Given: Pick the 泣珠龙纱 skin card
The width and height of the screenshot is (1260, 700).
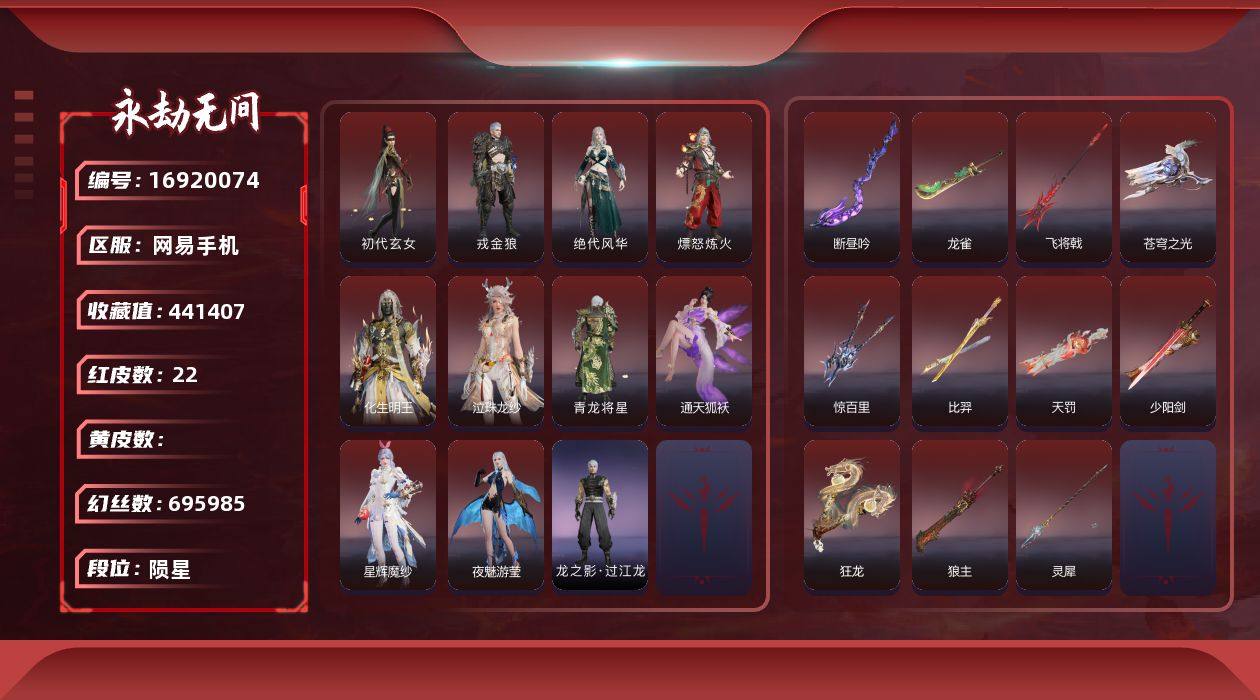Looking at the screenshot, I should coord(496,351).
